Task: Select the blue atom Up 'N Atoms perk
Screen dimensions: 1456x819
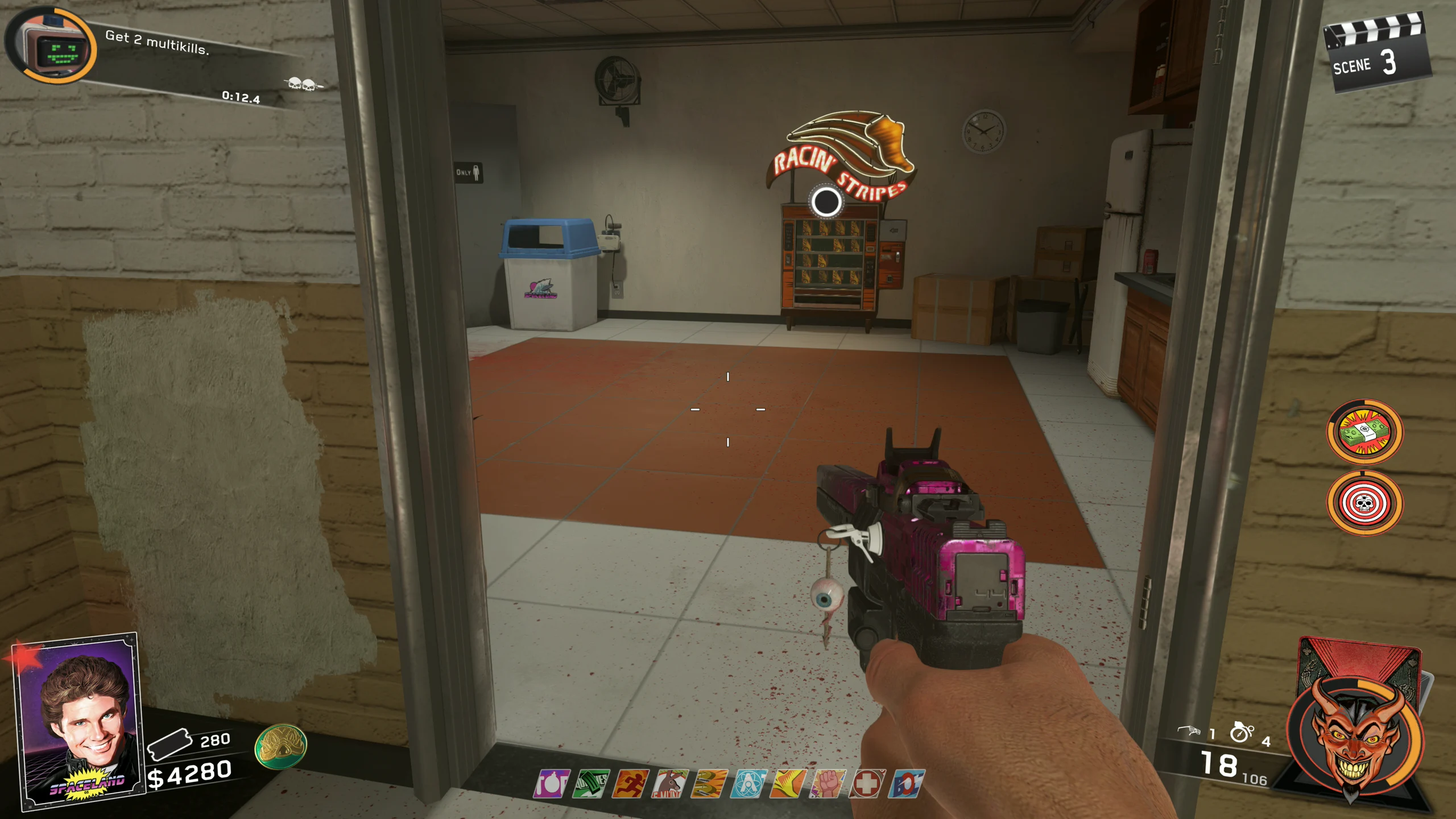Action: click(x=748, y=784)
